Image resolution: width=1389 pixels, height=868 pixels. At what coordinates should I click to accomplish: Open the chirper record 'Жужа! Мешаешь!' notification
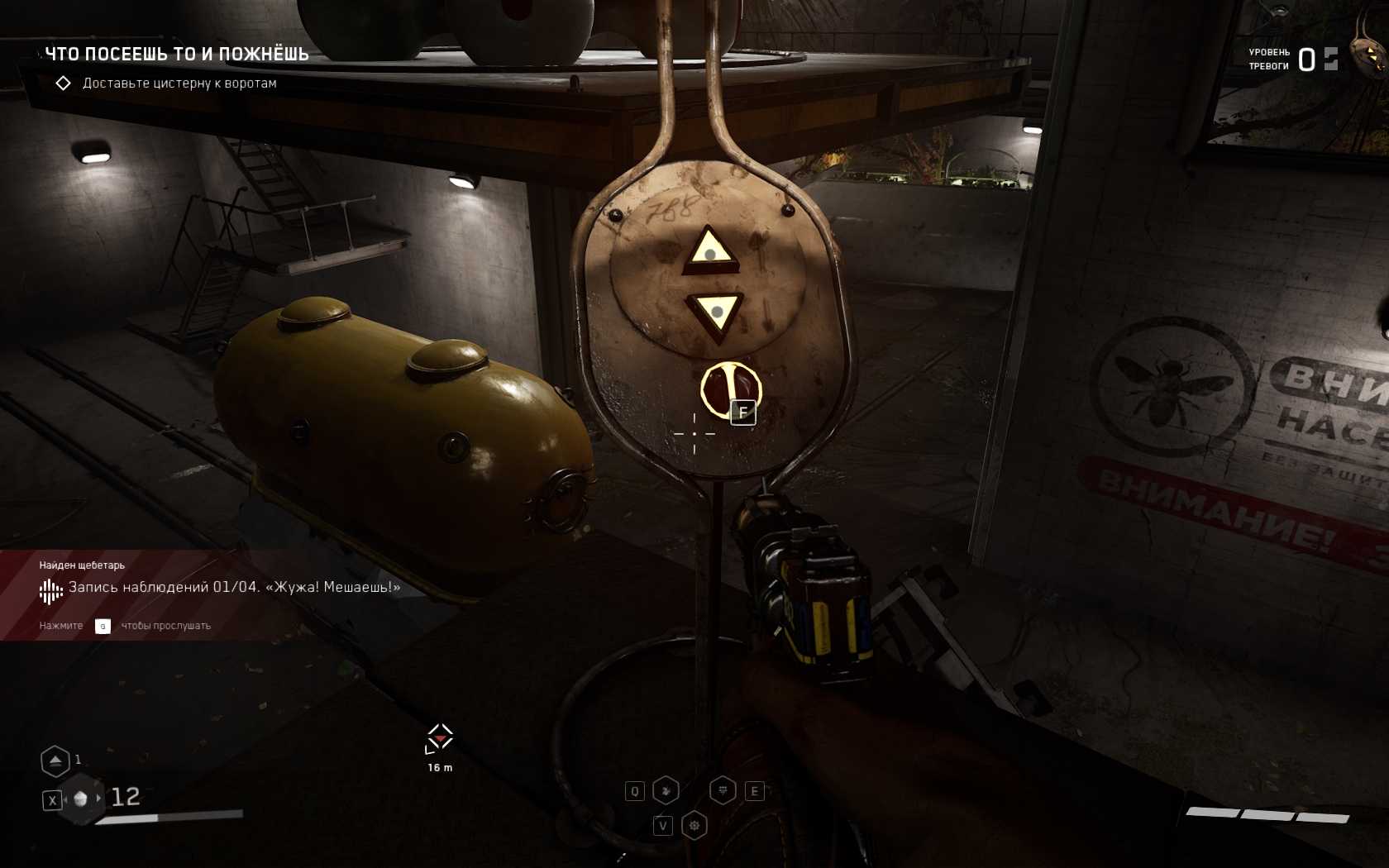[x=234, y=588]
